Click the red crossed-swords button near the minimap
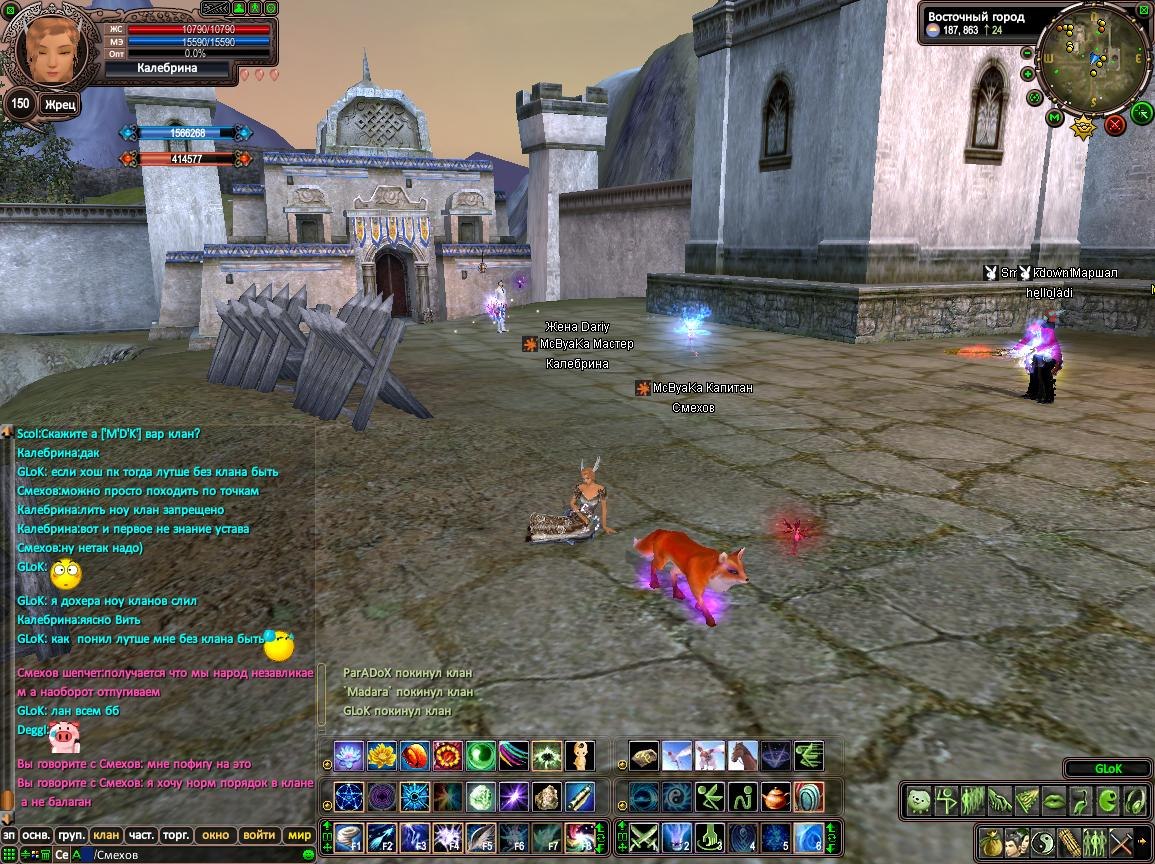 click(x=1115, y=125)
